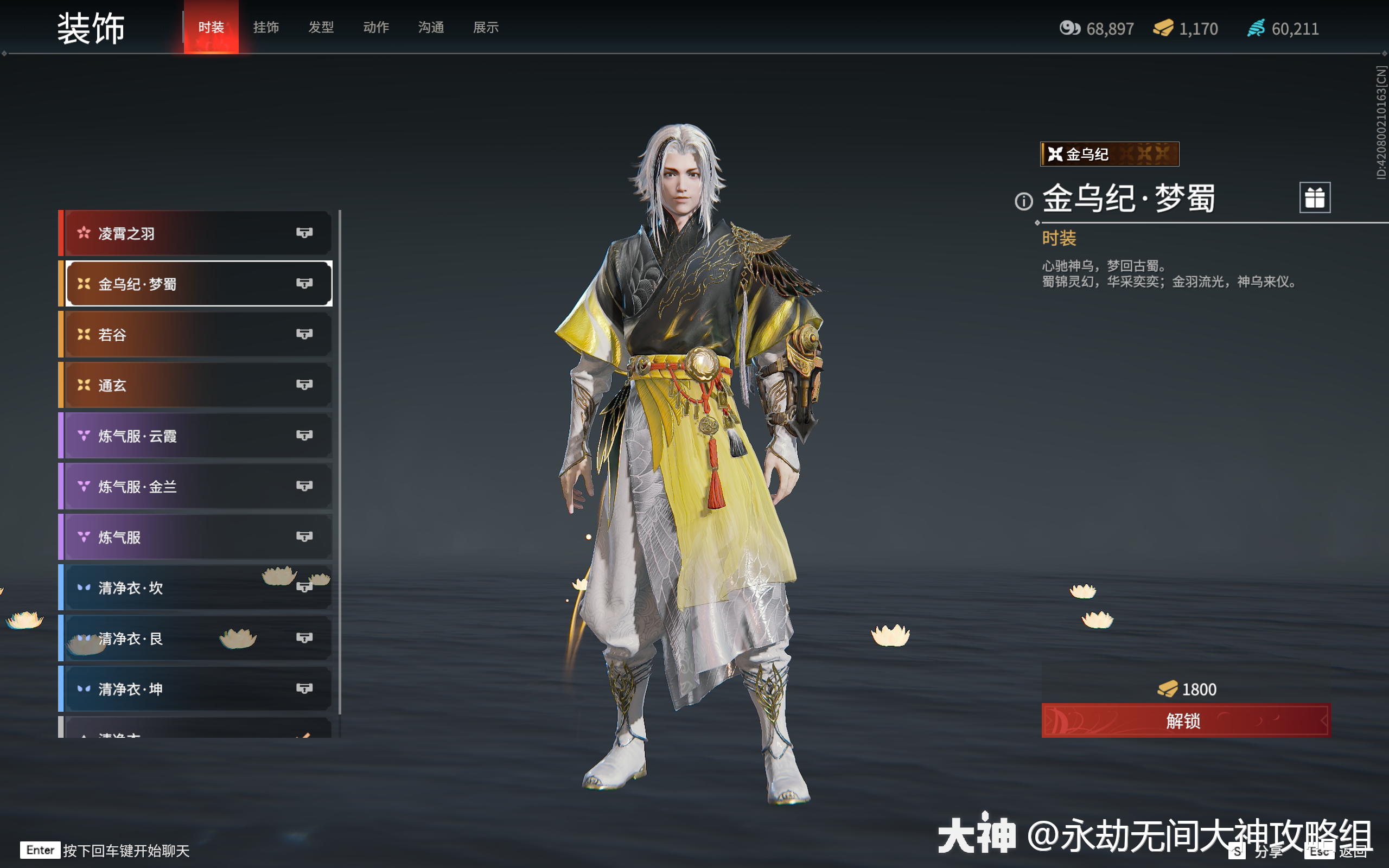The width and height of the screenshot is (1389, 868).
Task: Click the tai chi coin currency icon
Action: [1072, 28]
